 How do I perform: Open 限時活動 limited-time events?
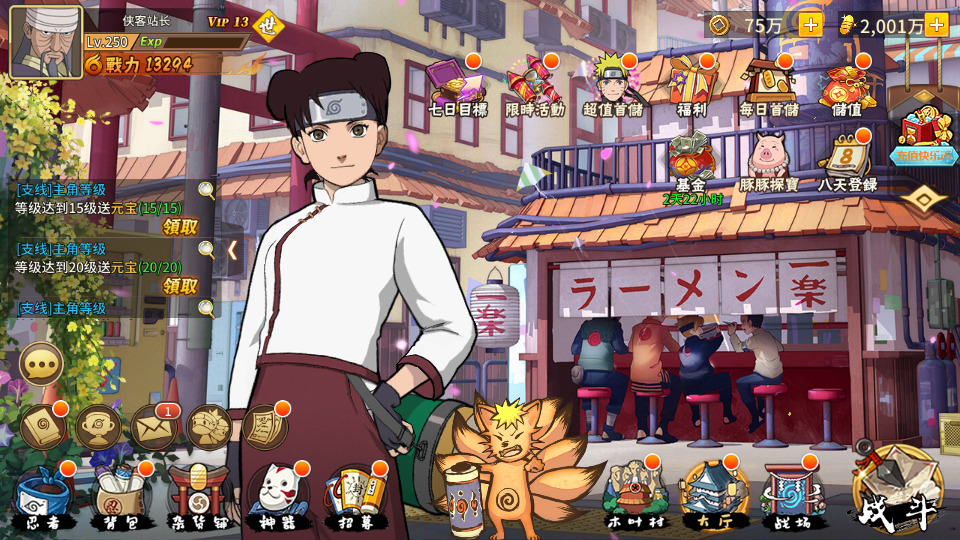click(533, 85)
